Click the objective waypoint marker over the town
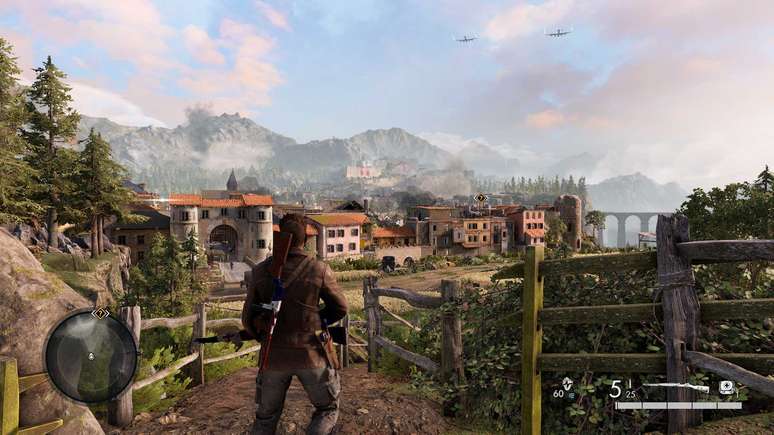The height and width of the screenshot is (435, 774). pyautogui.click(x=481, y=198)
